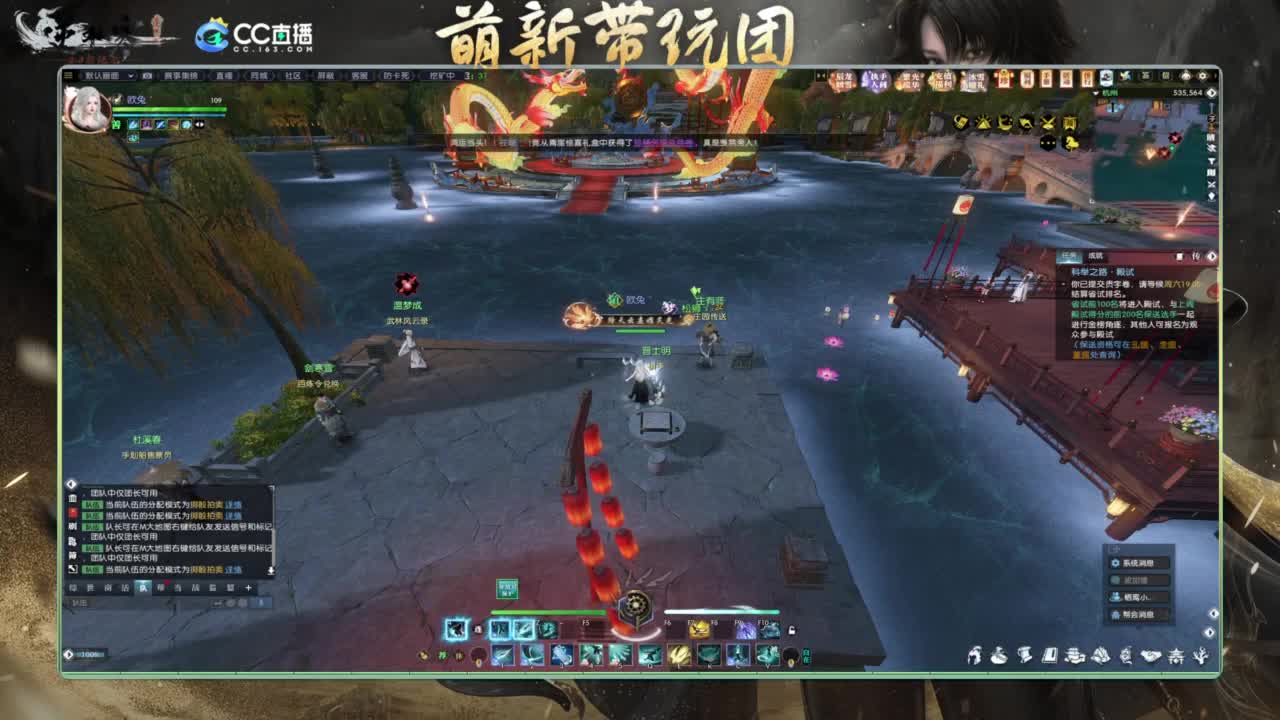Select 社区 in the top menu bar
The width and height of the screenshot is (1280, 720).
pyautogui.click(x=291, y=76)
